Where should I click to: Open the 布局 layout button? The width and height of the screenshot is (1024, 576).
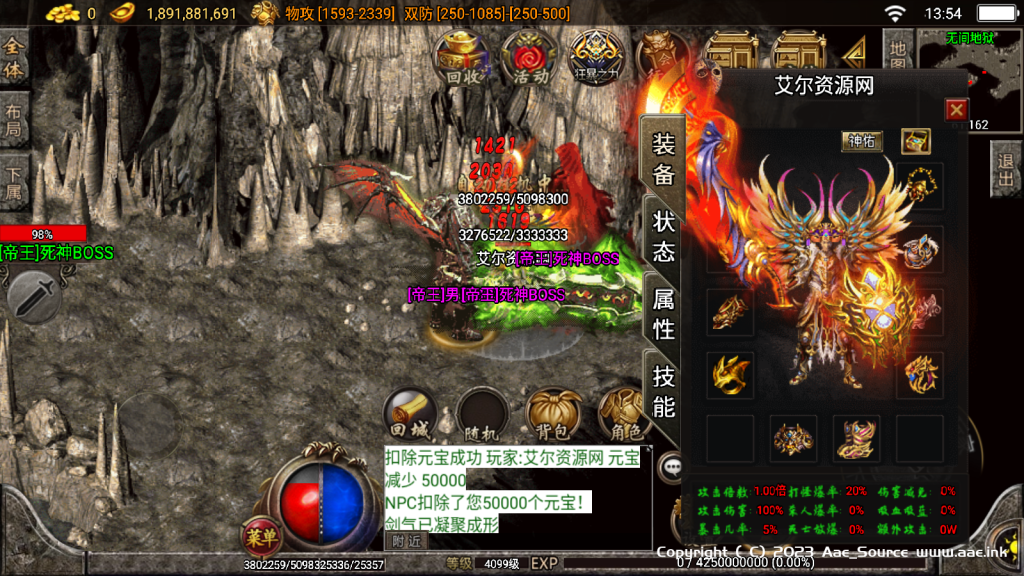(x=13, y=120)
